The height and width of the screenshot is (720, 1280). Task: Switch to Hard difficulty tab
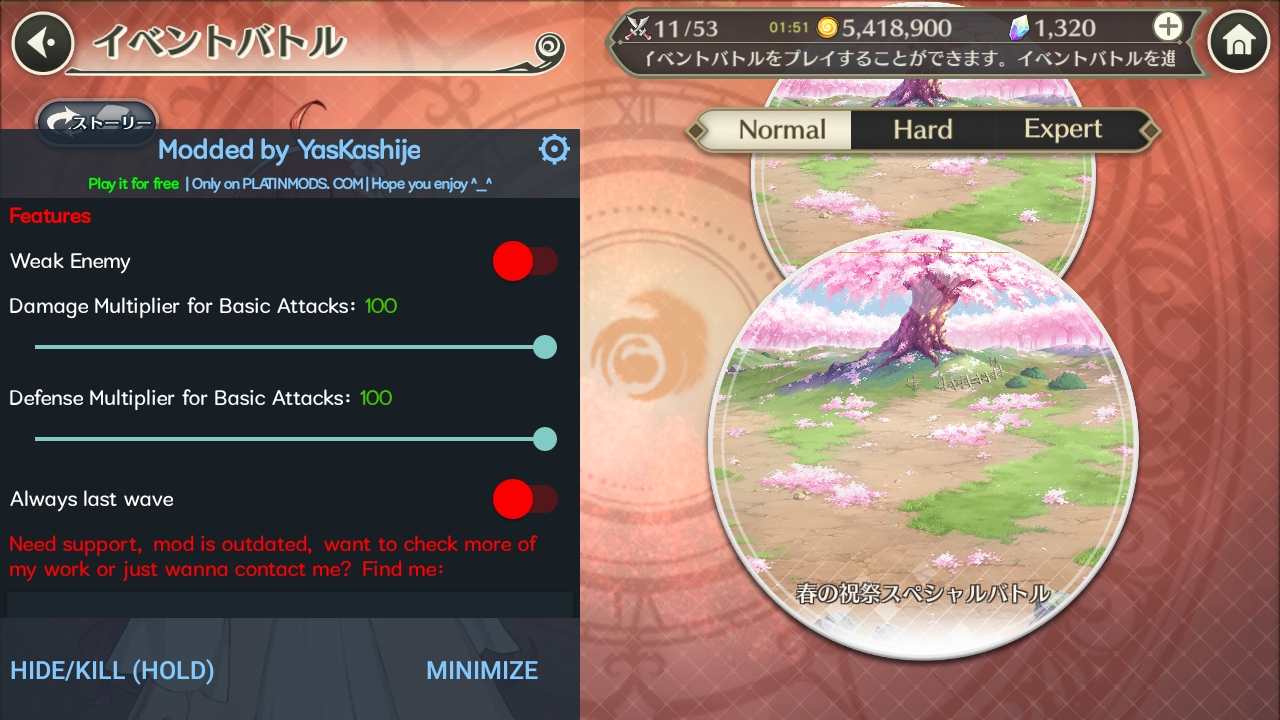pyautogui.click(x=922, y=130)
